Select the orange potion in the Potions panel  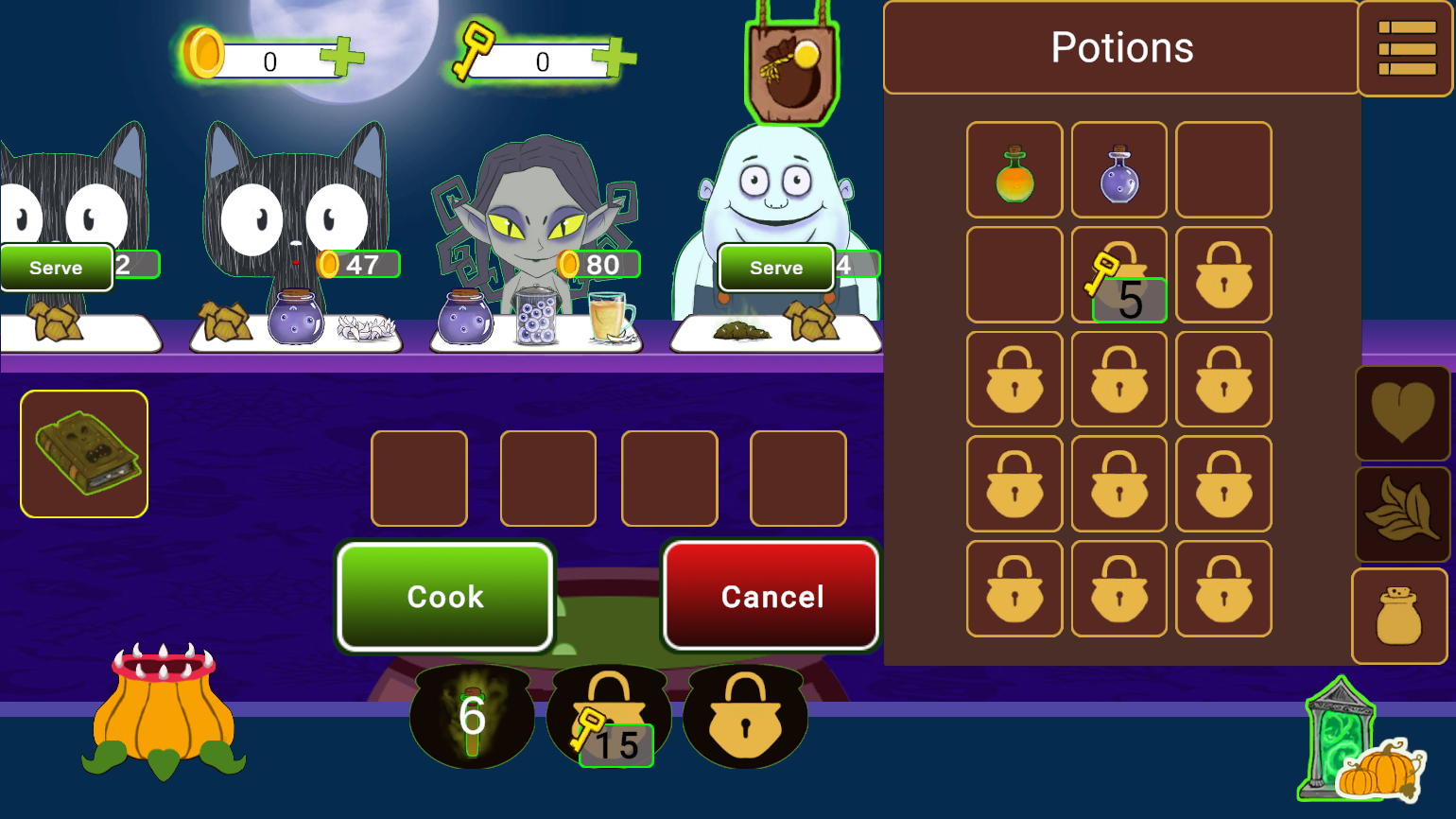(x=1014, y=168)
